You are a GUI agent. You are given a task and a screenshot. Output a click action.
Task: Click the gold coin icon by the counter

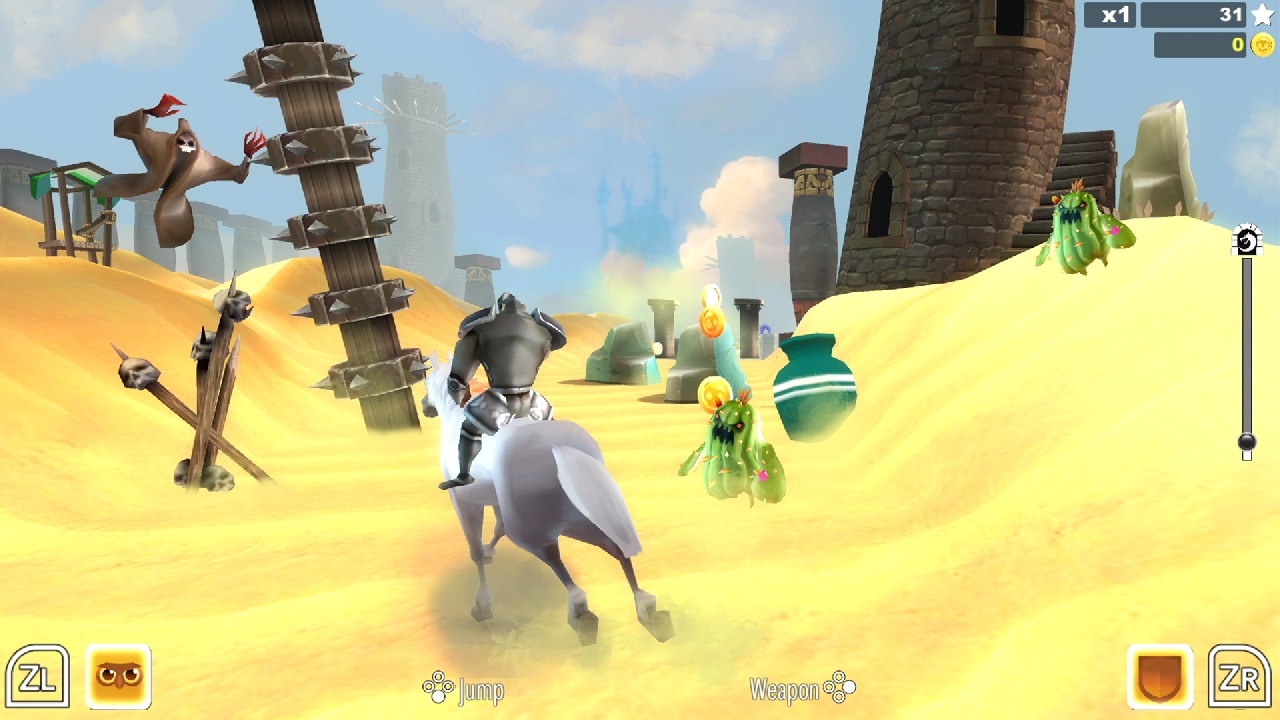click(1260, 45)
